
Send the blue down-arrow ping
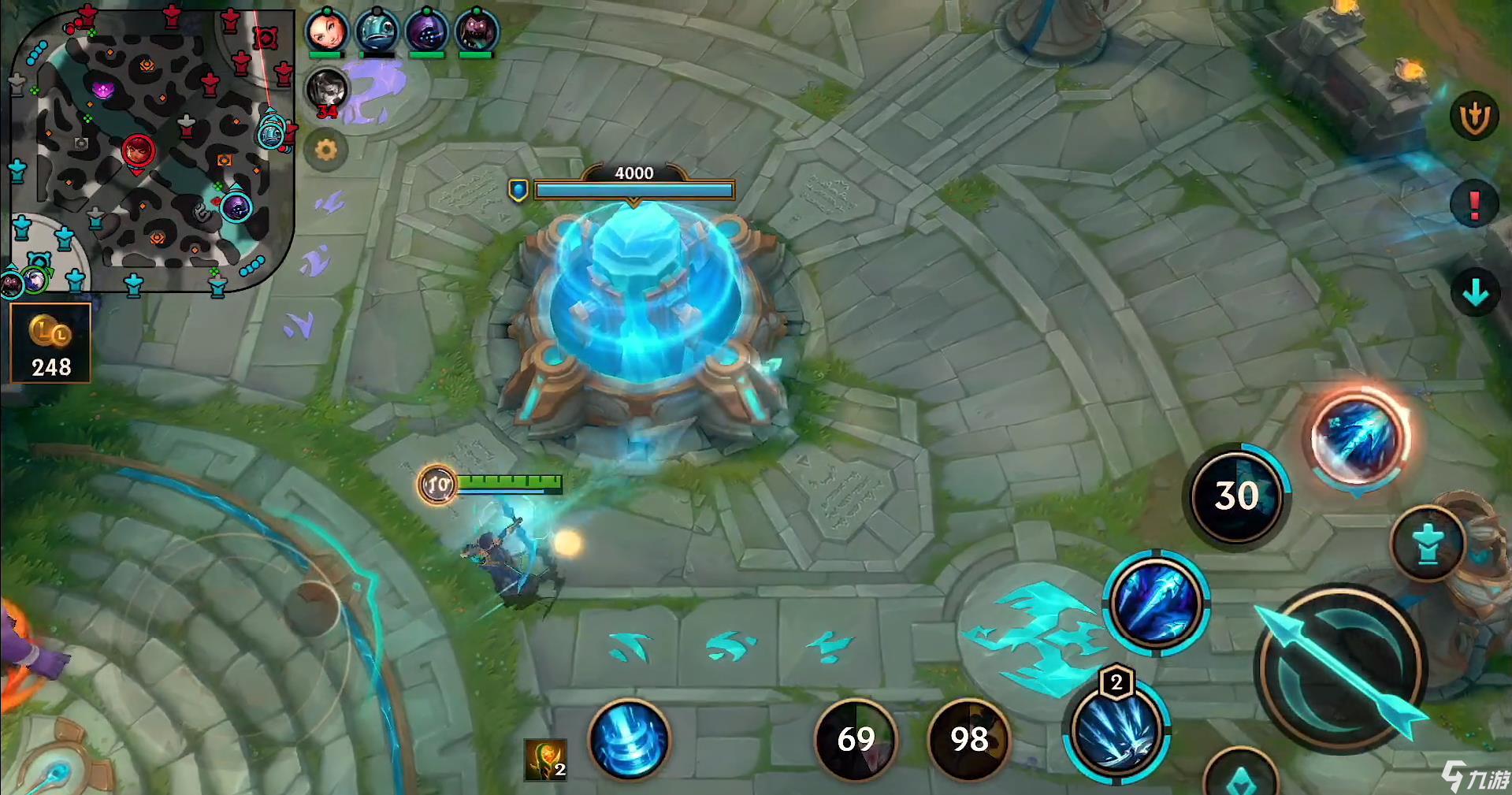click(1474, 293)
